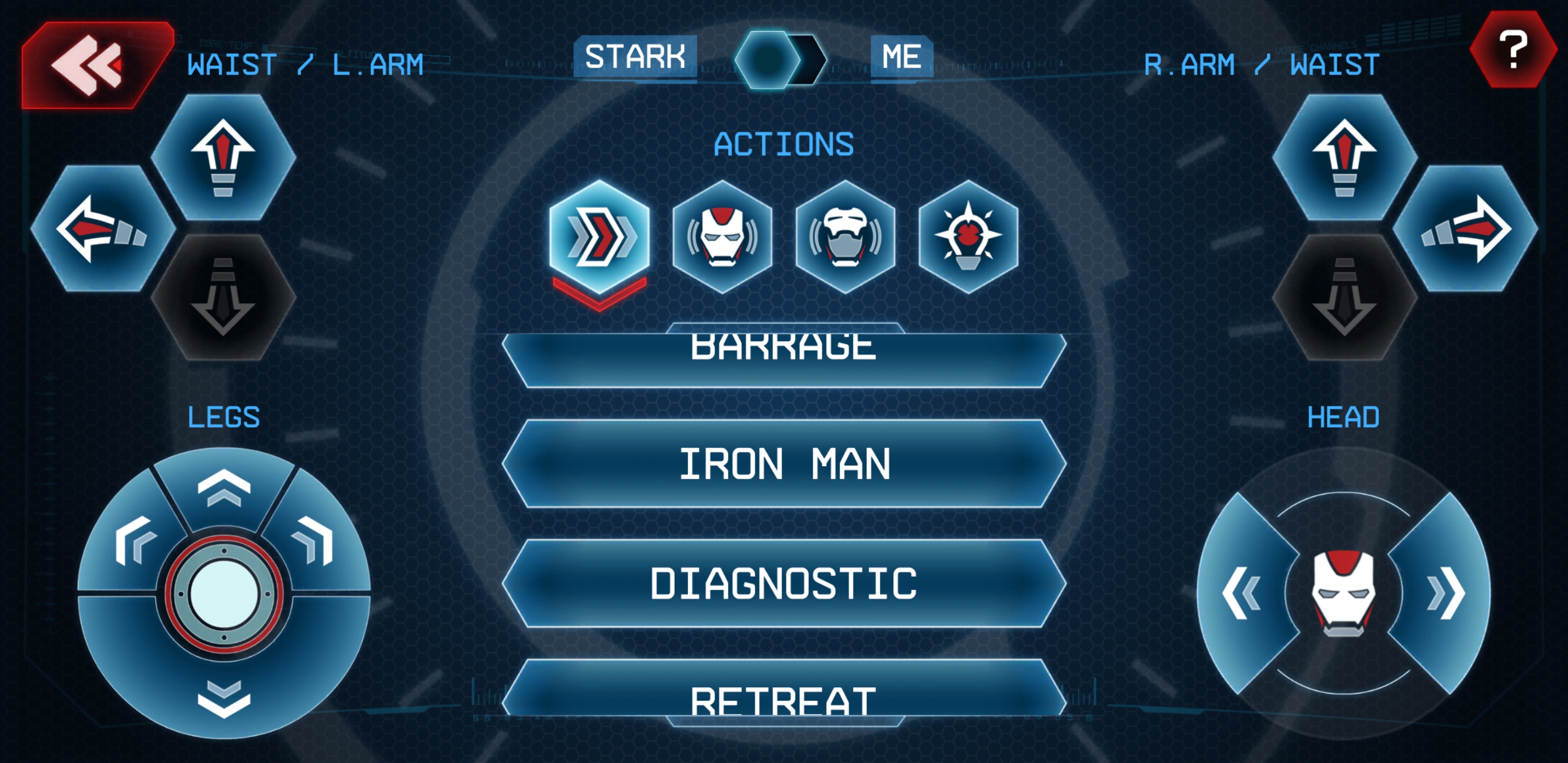Pick the glowing repulsor light category
Image resolution: width=1568 pixels, height=763 pixels.
pyautogui.click(x=968, y=236)
